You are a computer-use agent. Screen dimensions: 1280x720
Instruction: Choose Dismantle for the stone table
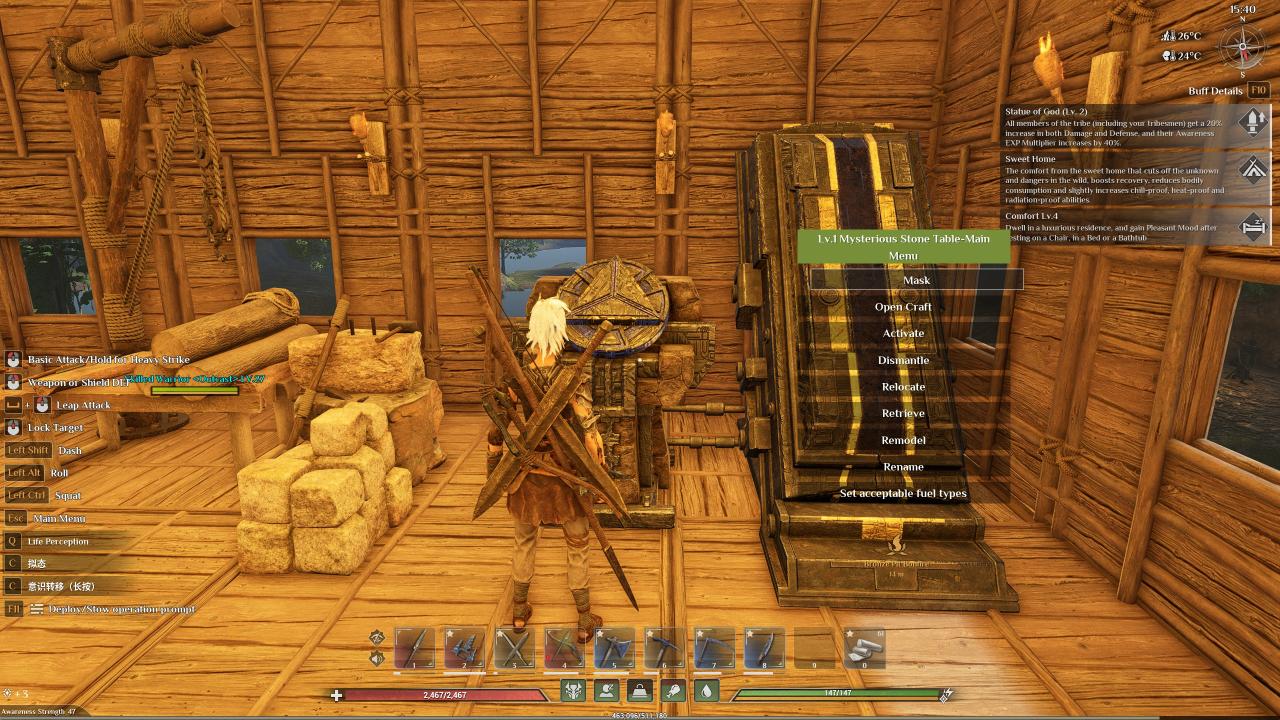(x=903, y=360)
